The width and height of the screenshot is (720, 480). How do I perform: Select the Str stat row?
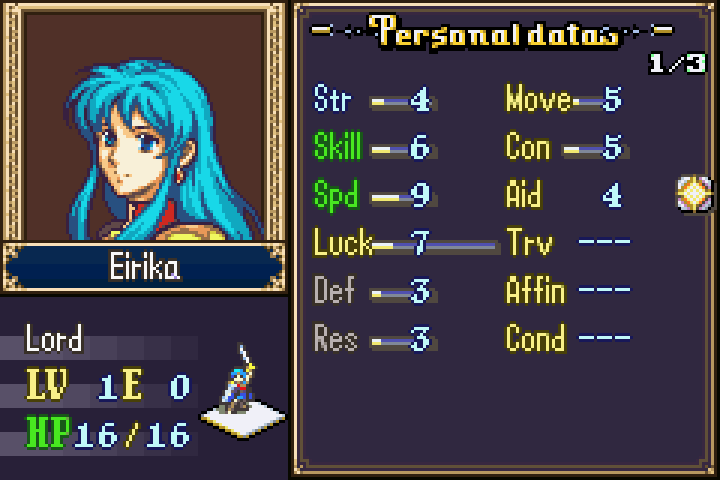click(372, 100)
